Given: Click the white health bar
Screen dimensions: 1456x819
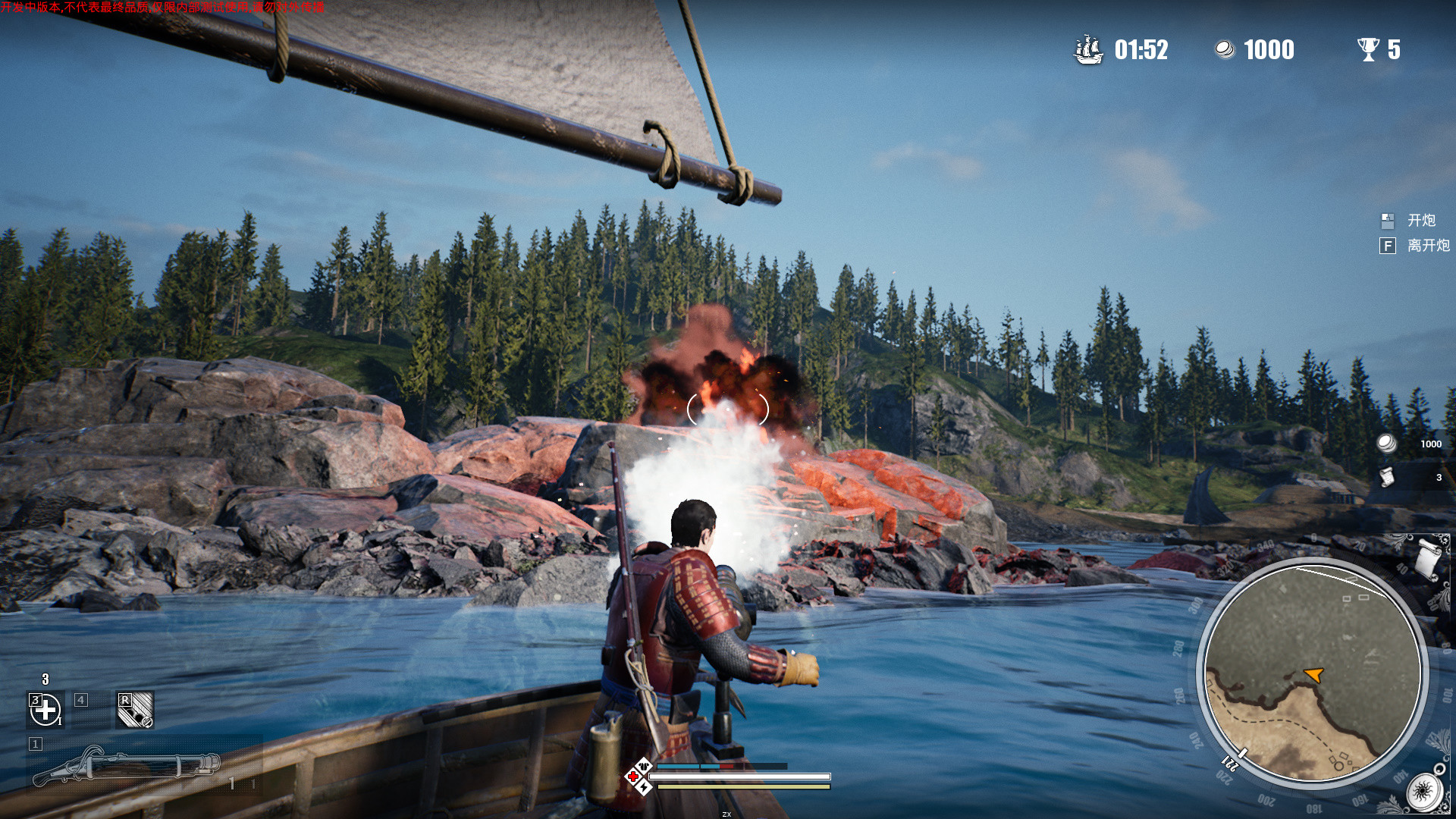Looking at the screenshot, I should point(728,777).
